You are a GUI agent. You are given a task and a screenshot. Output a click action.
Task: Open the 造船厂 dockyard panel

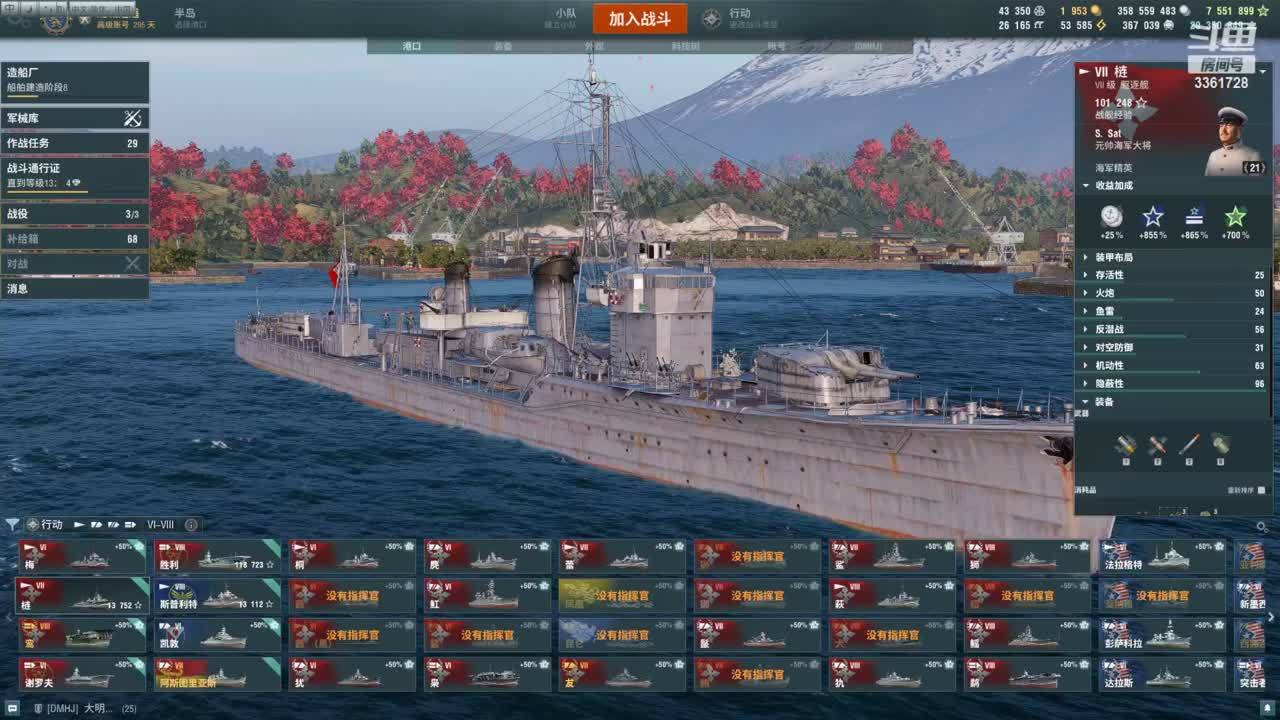point(75,79)
